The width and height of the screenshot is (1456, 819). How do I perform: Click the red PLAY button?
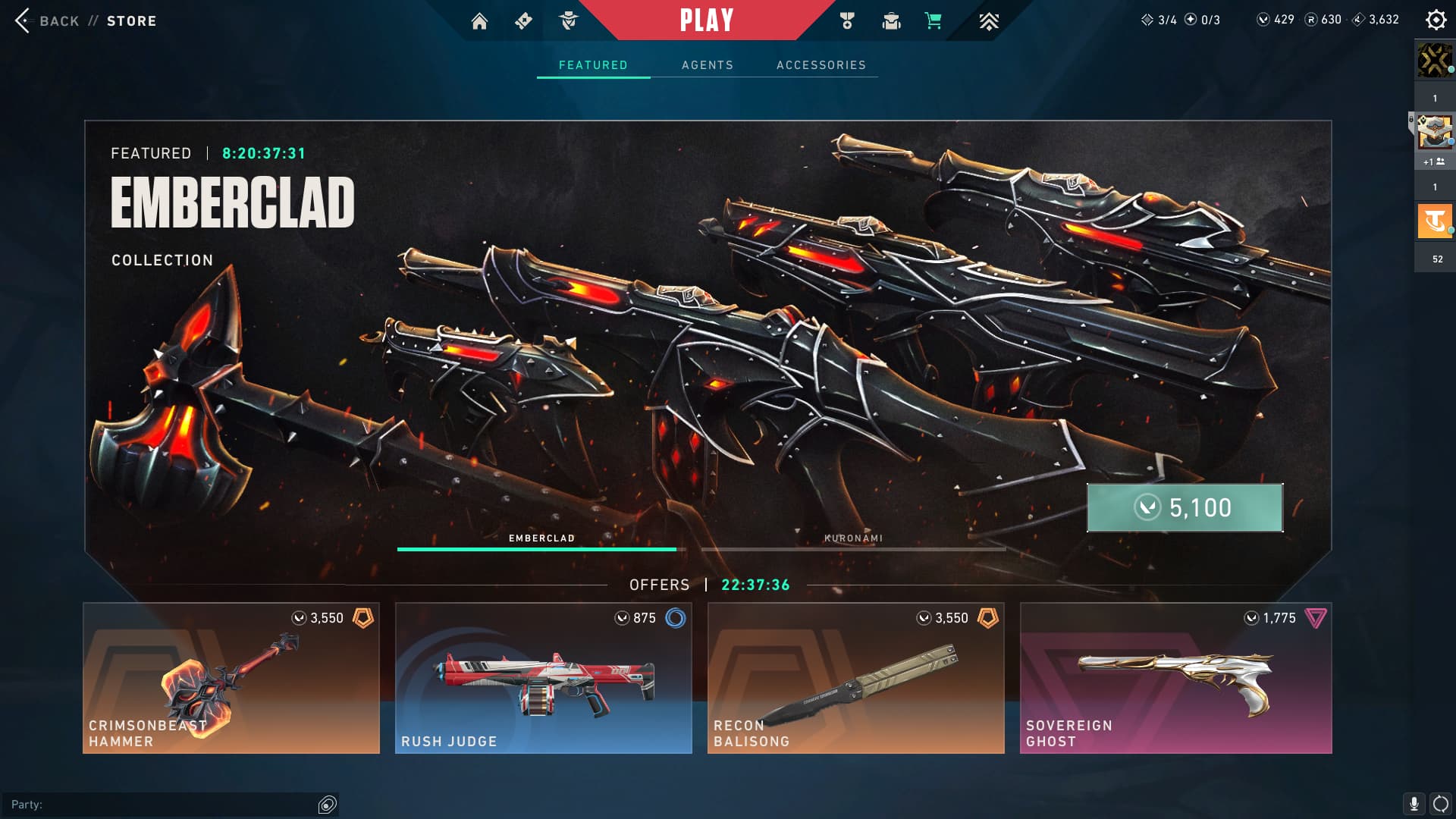pos(706,20)
